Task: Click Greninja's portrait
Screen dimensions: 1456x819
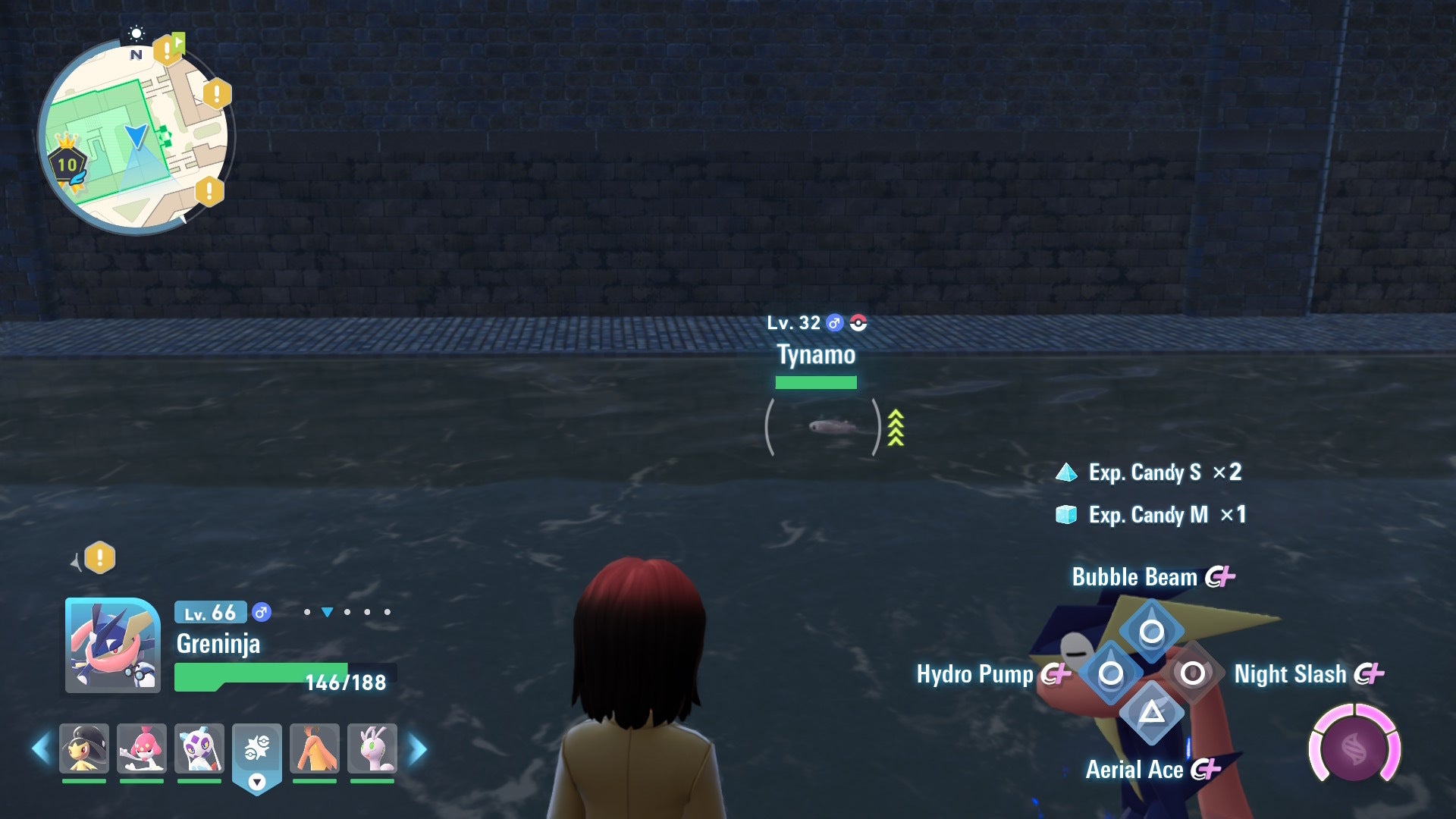Action: pyautogui.click(x=112, y=645)
